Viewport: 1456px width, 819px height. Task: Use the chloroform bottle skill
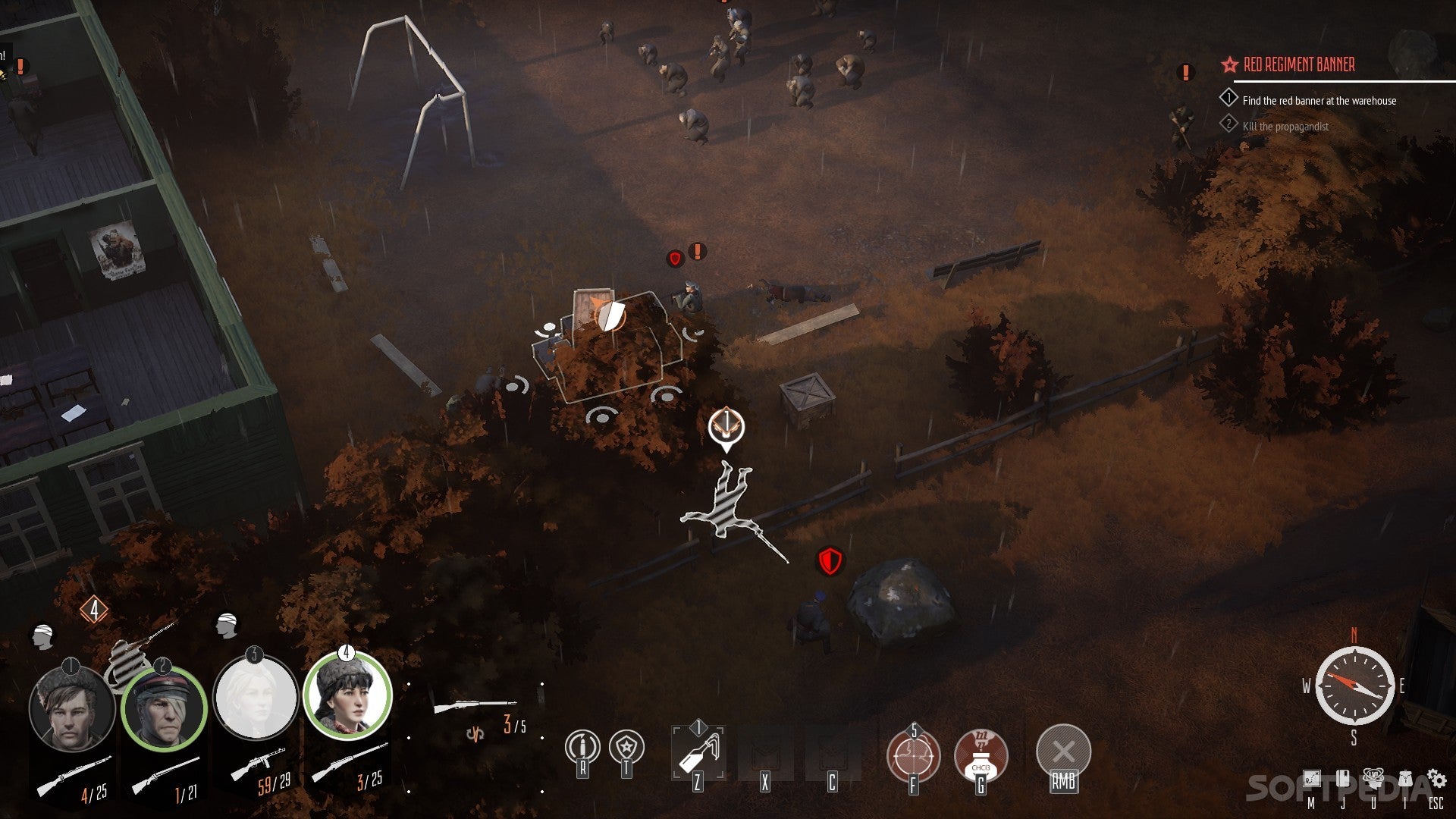coord(981,755)
